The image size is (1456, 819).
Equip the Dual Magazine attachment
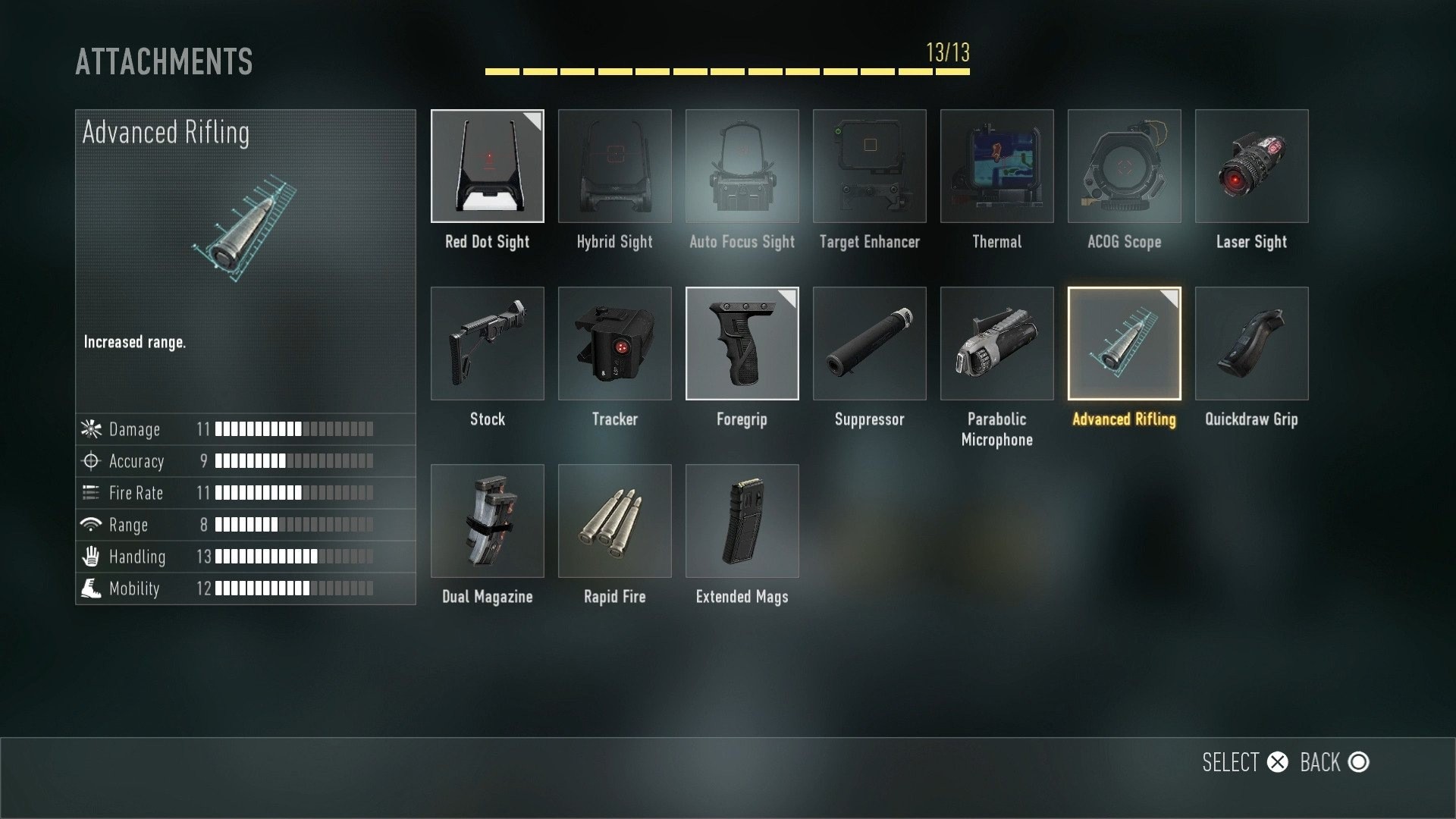[x=487, y=521]
